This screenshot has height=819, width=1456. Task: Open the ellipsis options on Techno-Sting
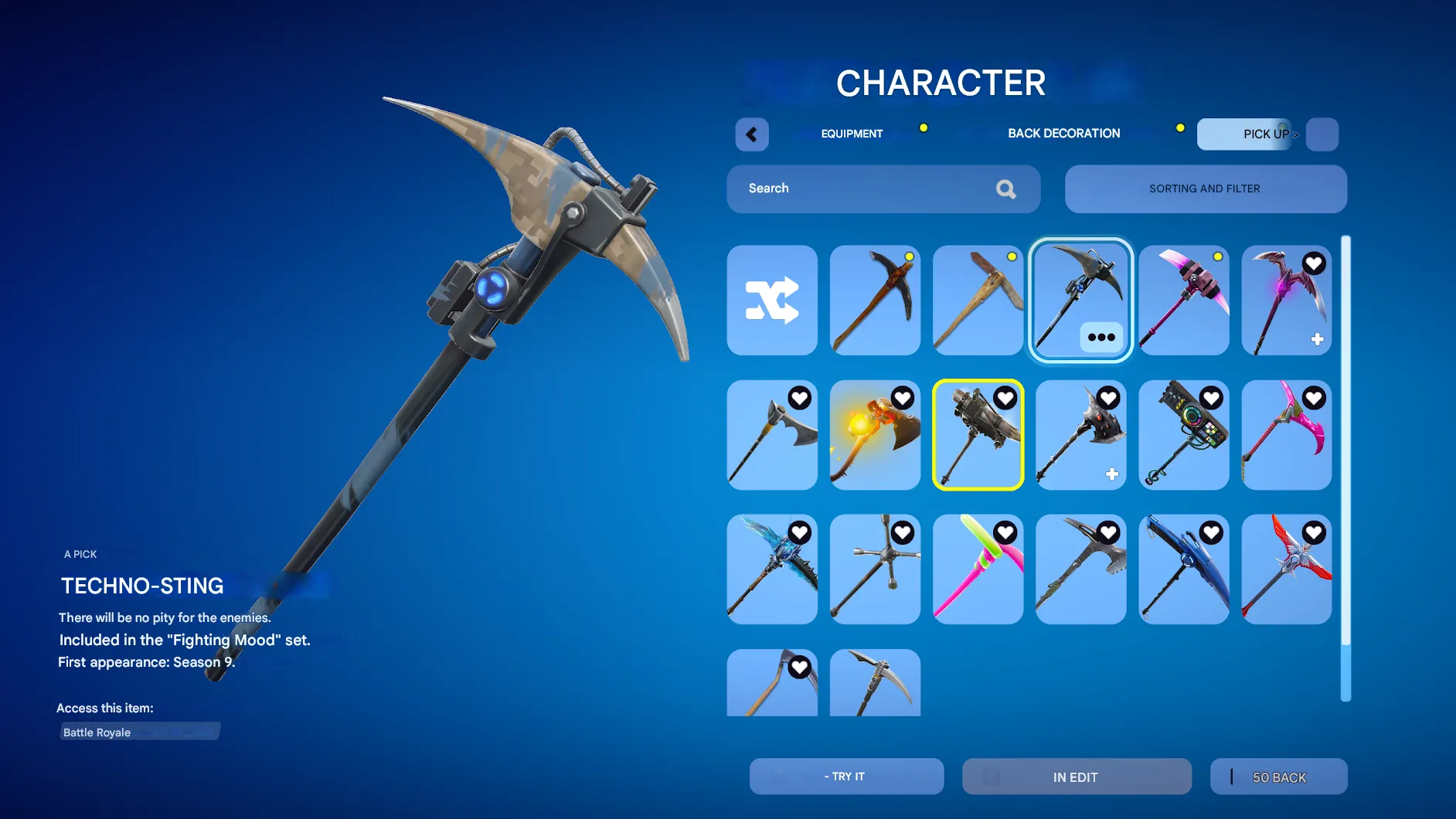(x=1101, y=337)
